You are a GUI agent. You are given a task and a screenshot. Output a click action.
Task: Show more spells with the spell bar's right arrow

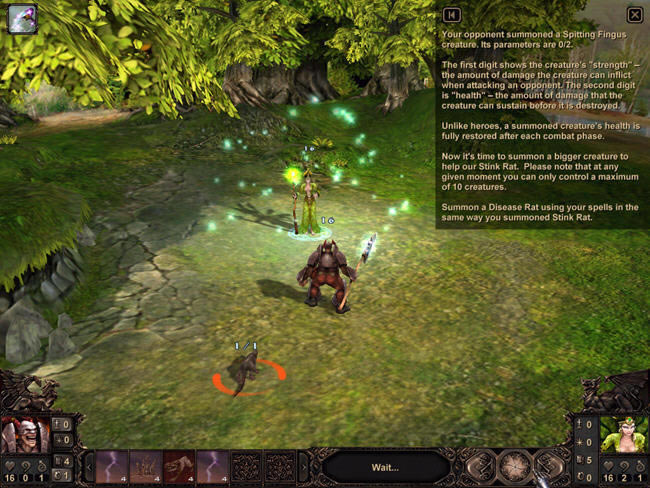coord(306,467)
